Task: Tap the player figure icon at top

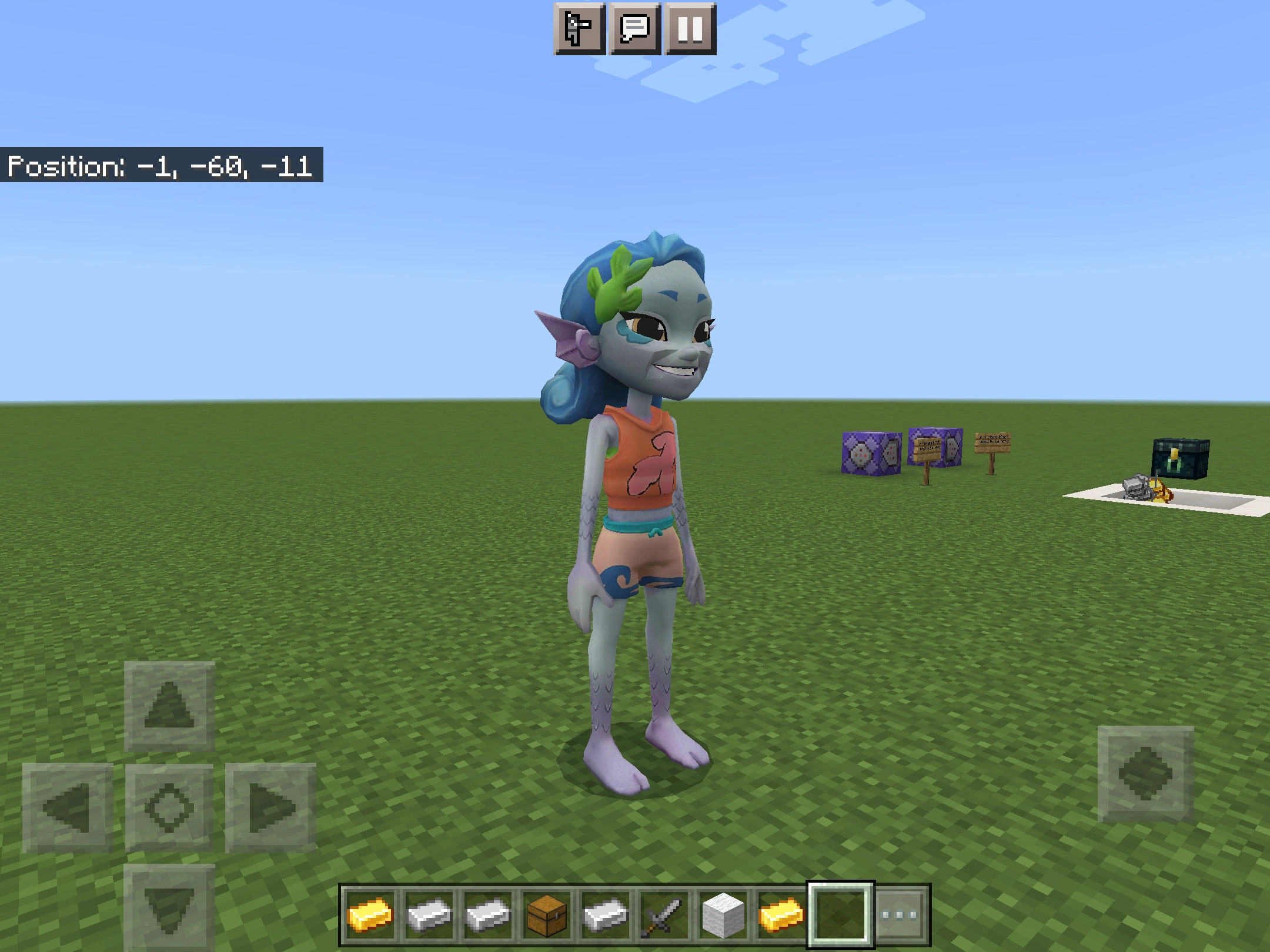Action: coord(579,28)
